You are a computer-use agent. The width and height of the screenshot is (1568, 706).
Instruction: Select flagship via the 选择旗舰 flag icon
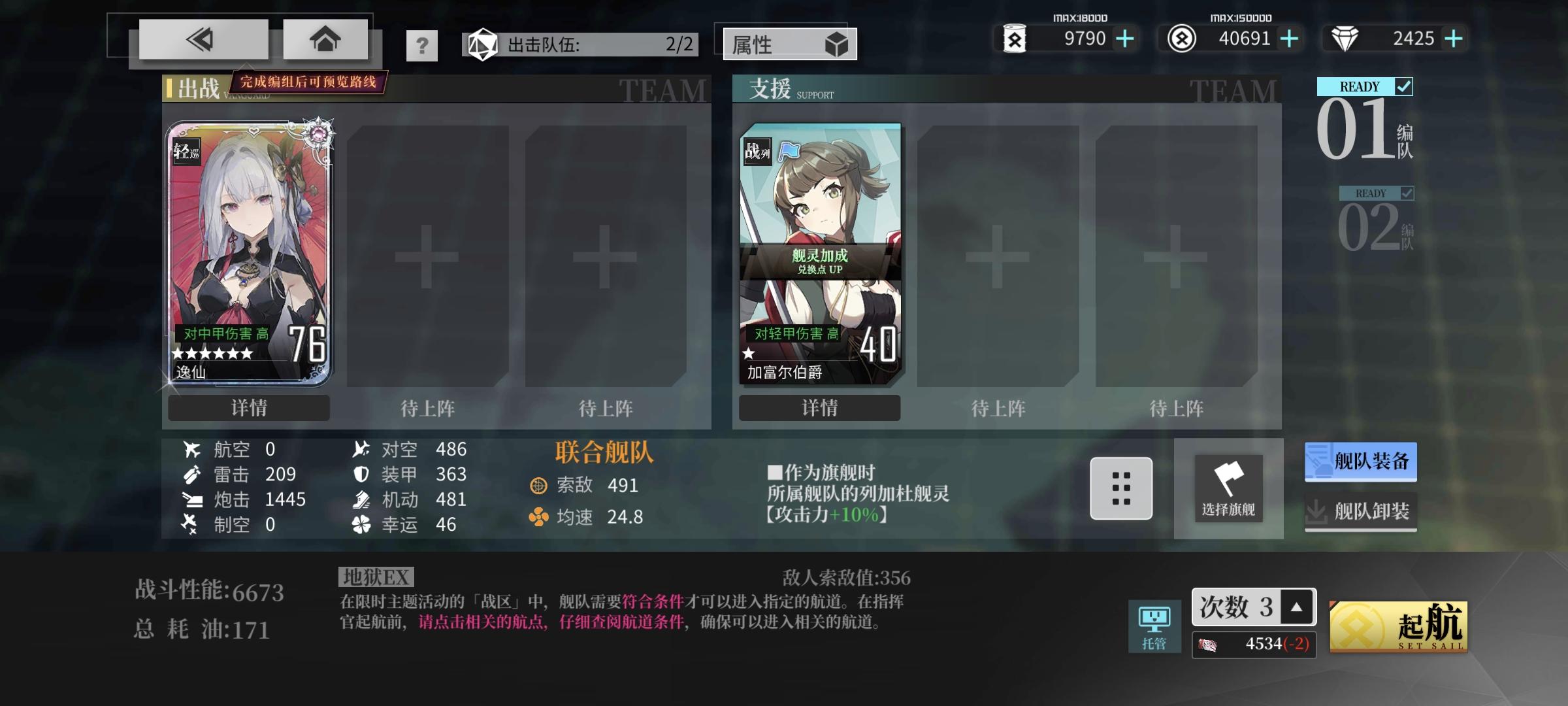[1228, 489]
